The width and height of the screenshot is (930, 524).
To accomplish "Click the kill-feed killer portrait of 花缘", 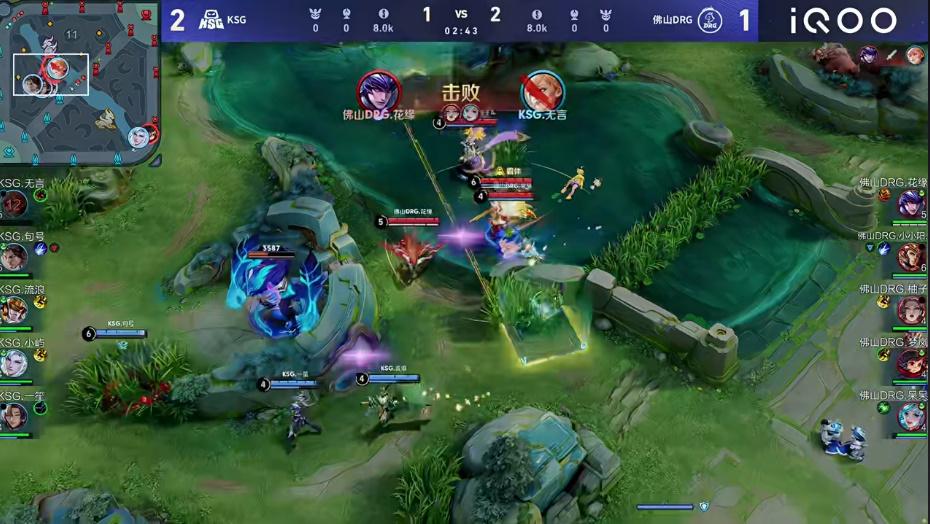I will click(379, 91).
